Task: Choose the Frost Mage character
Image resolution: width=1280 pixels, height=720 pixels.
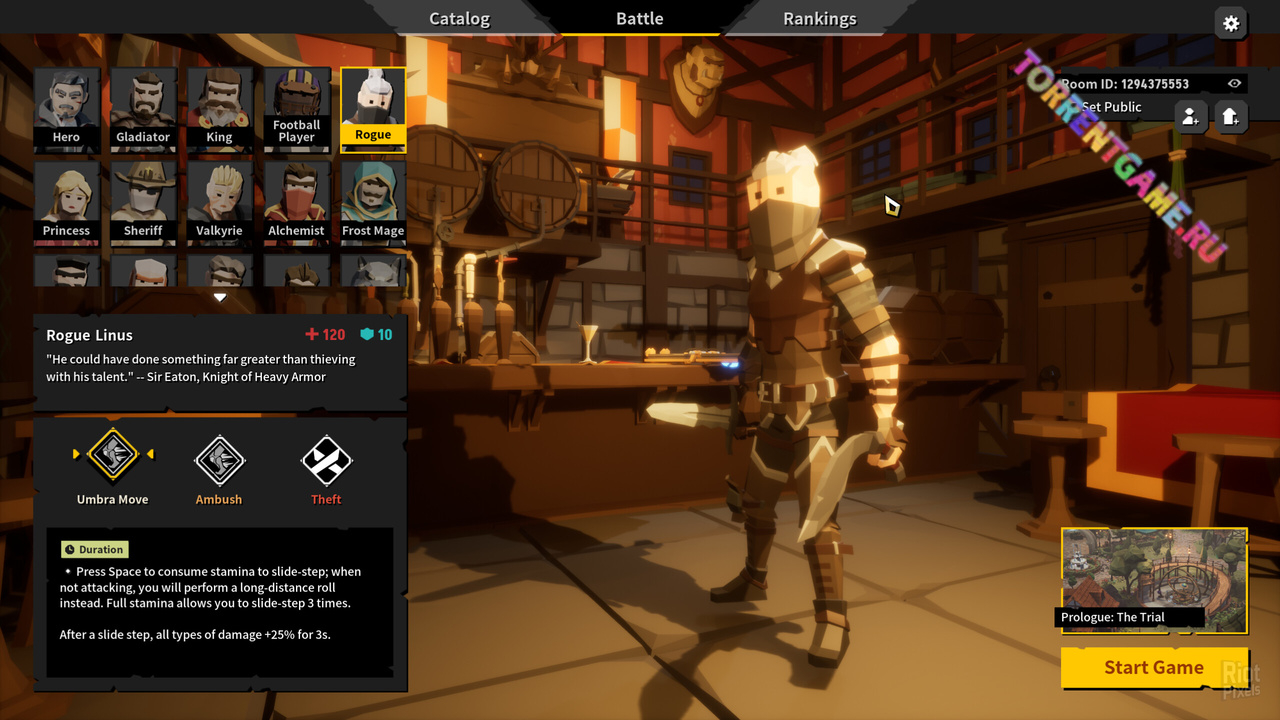Action: (373, 203)
